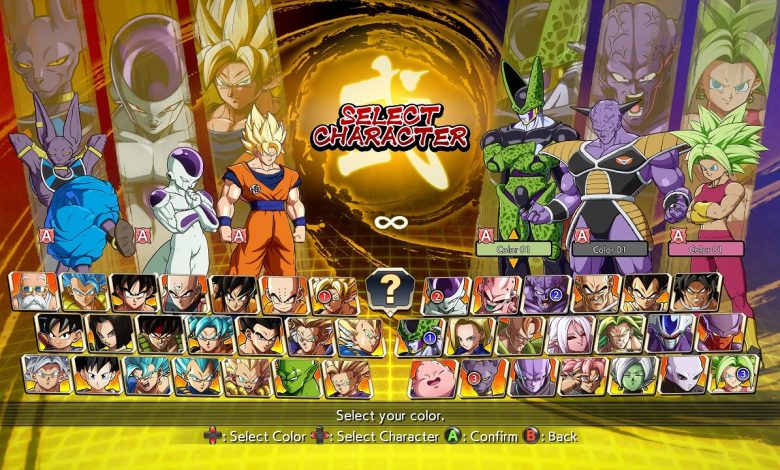This screenshot has height=470, width=780.
Task: Pick the random question mark tile
Action: coord(391,290)
